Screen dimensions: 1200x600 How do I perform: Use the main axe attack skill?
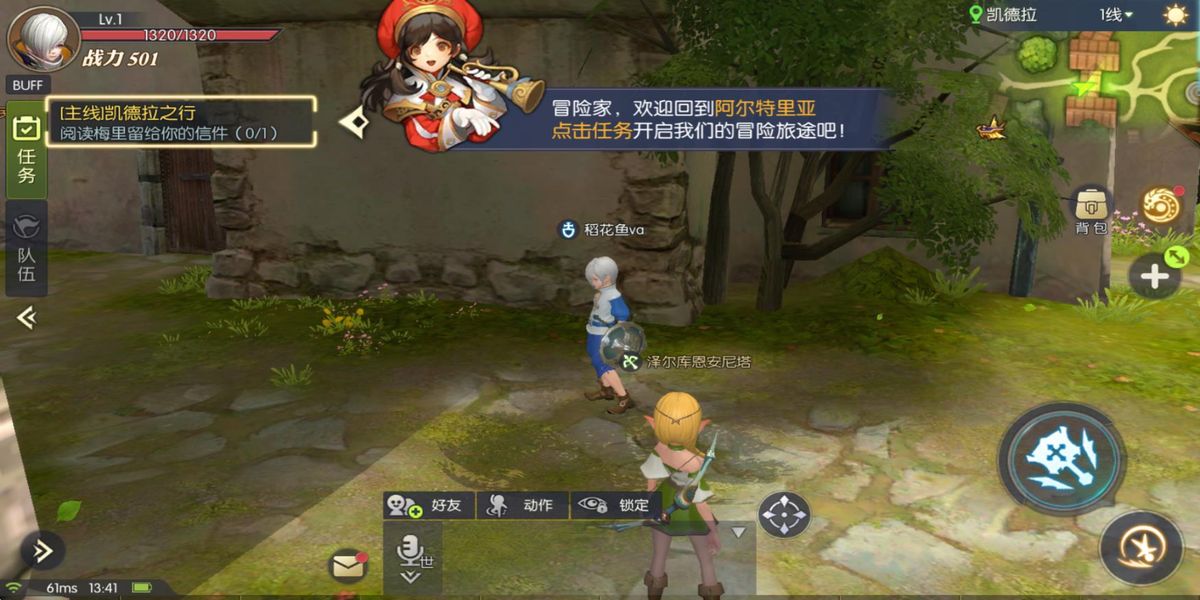pos(1062,459)
